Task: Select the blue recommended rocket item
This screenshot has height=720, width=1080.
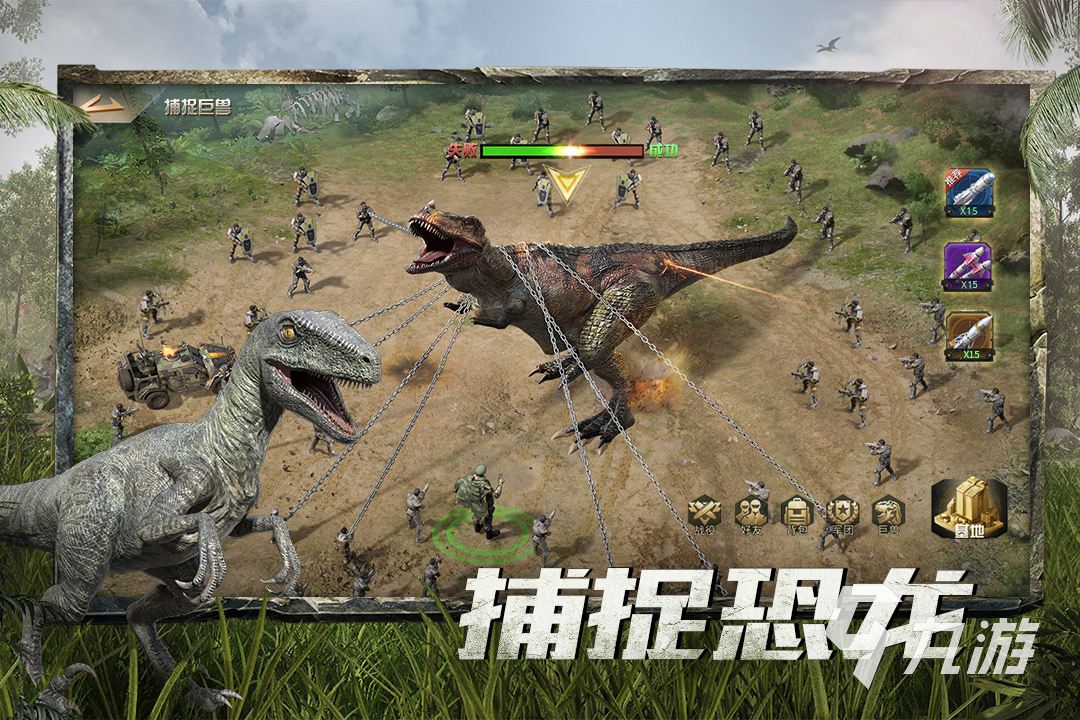Action: (968, 192)
